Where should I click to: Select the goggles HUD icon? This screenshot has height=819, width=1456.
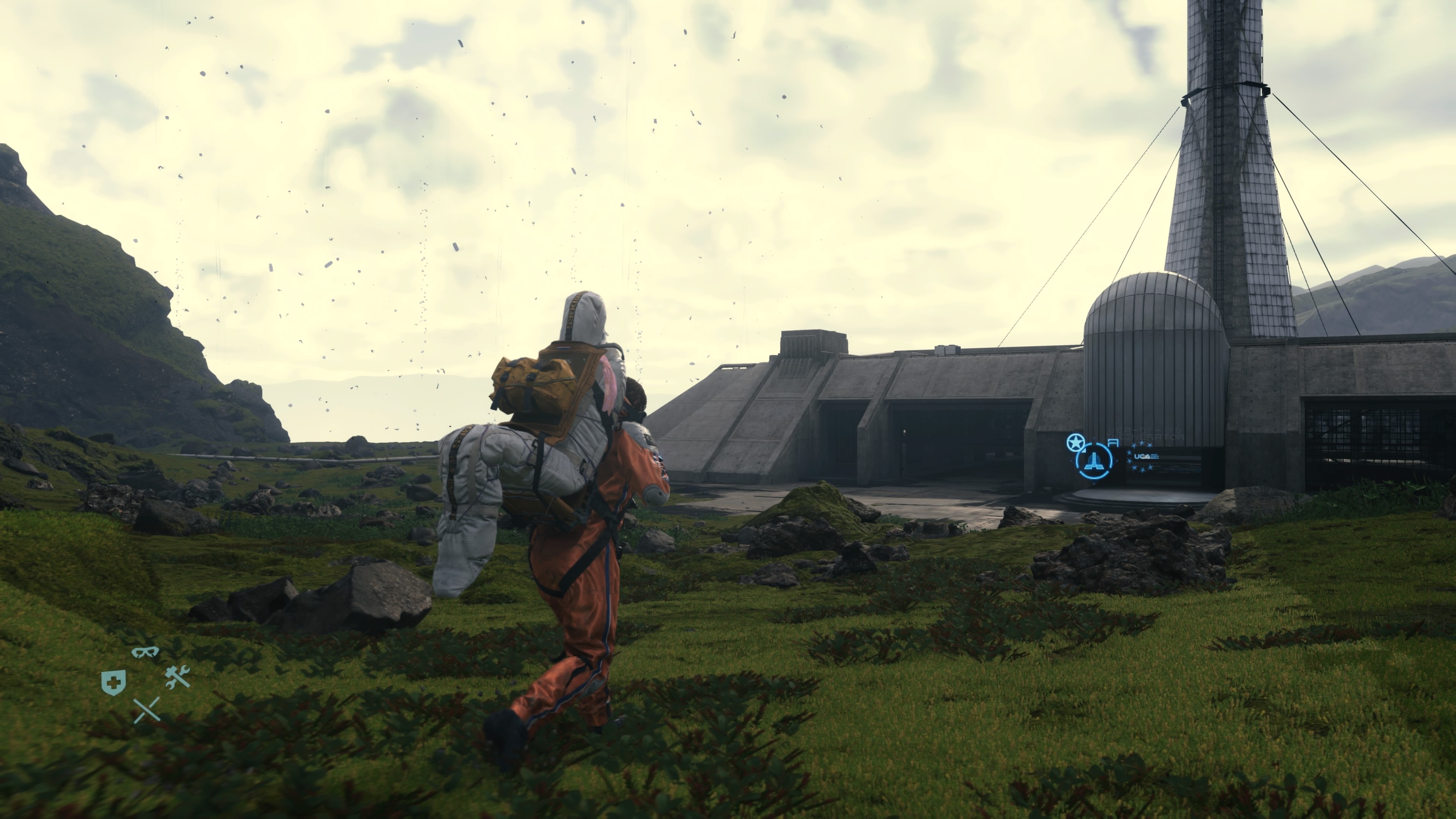[146, 652]
